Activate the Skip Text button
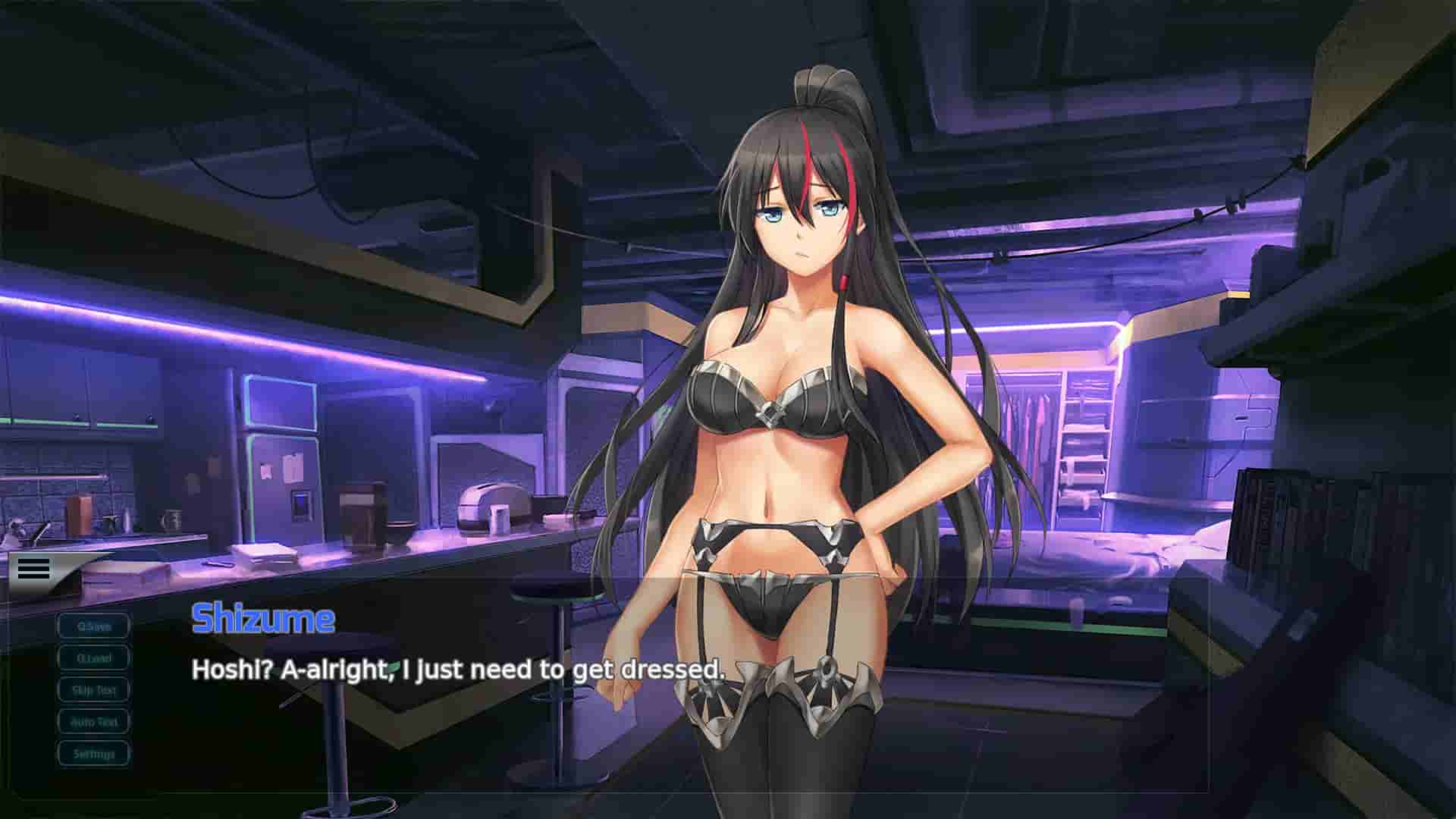 tap(93, 689)
